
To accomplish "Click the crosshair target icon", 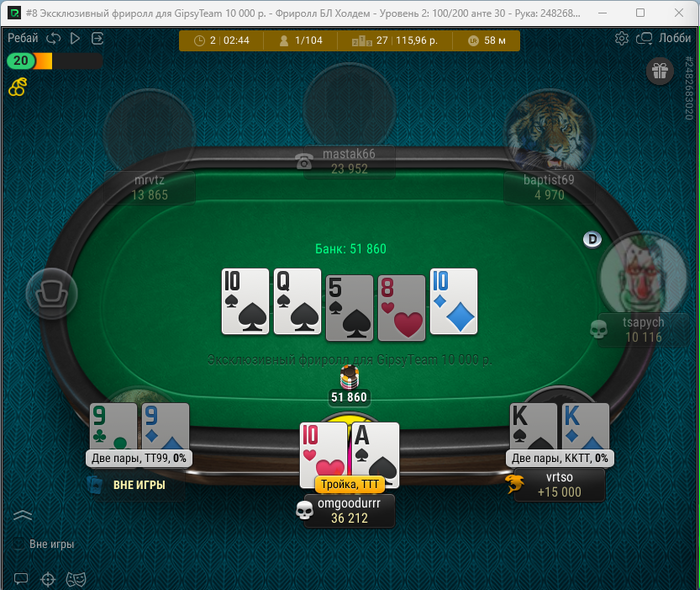I will point(47,578).
